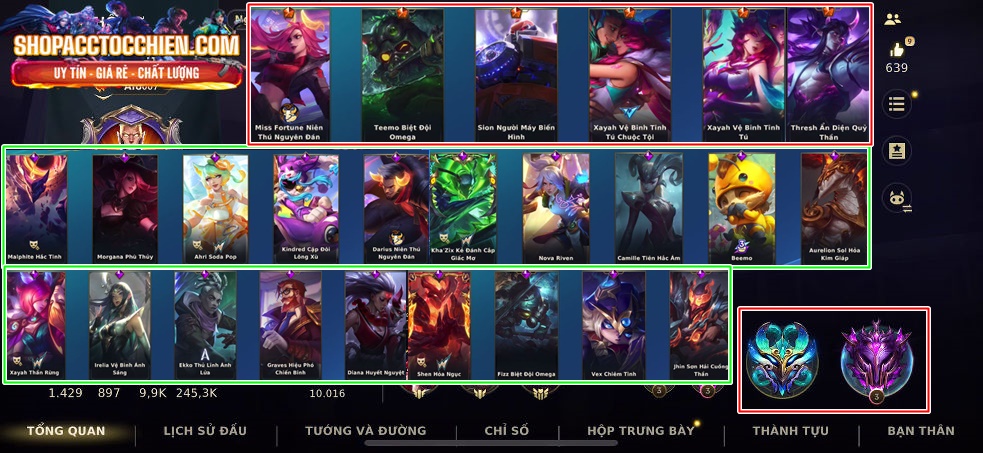Click the cat face swap icon
Viewport: 983px width, 453px height.
[897, 197]
